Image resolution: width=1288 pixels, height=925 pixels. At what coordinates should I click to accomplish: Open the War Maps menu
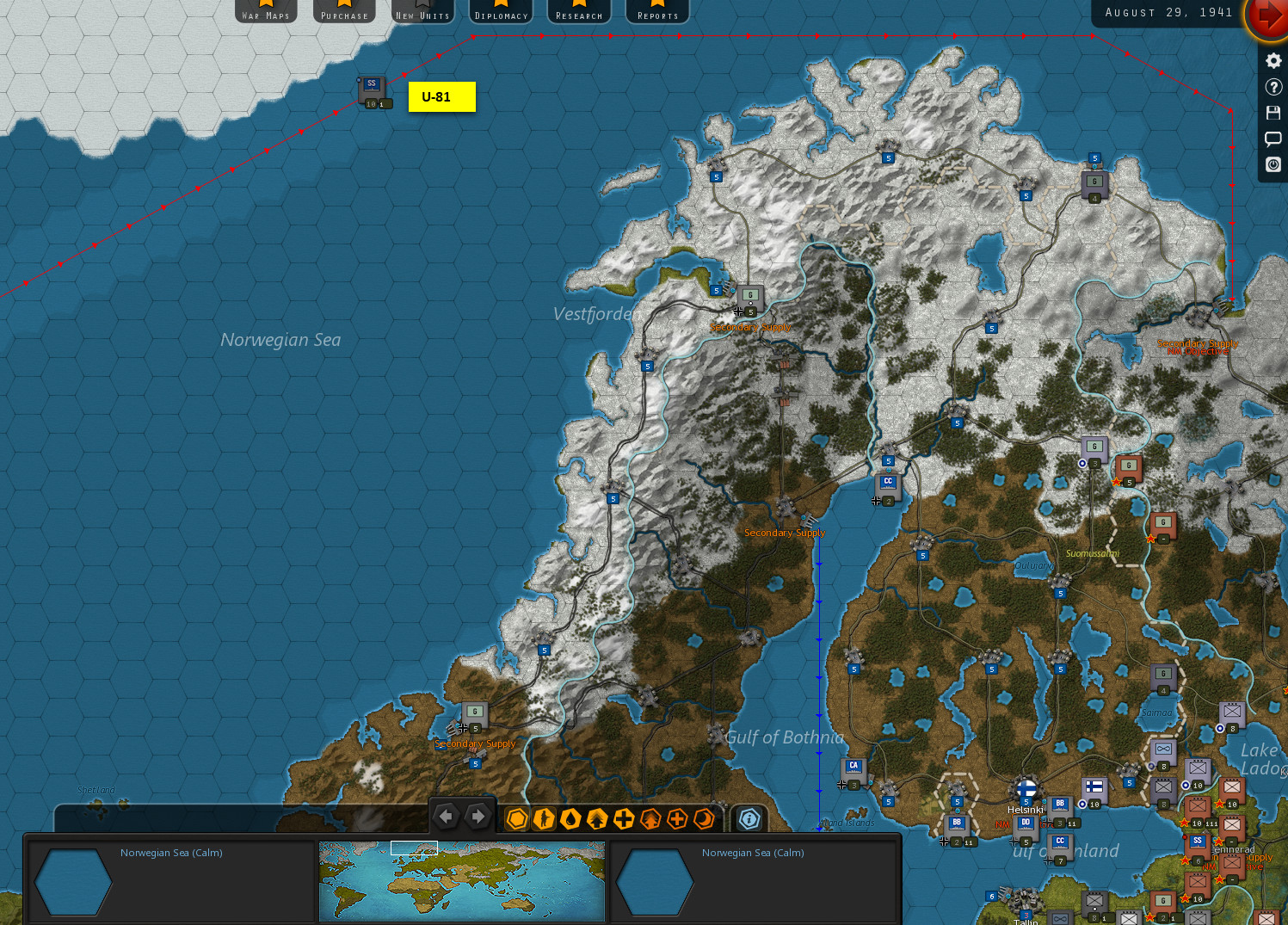266,11
